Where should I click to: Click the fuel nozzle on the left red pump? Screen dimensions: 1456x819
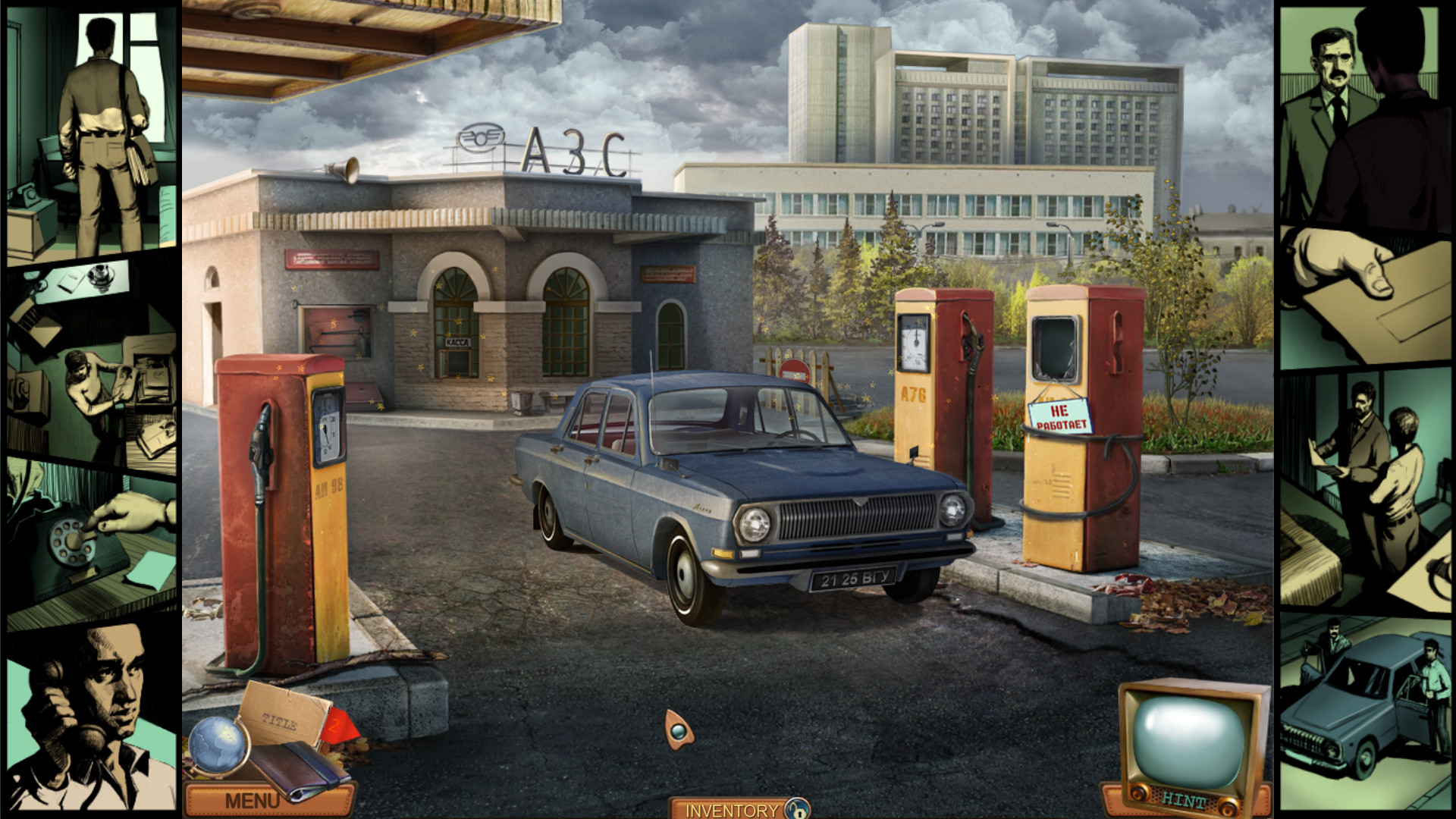point(260,444)
